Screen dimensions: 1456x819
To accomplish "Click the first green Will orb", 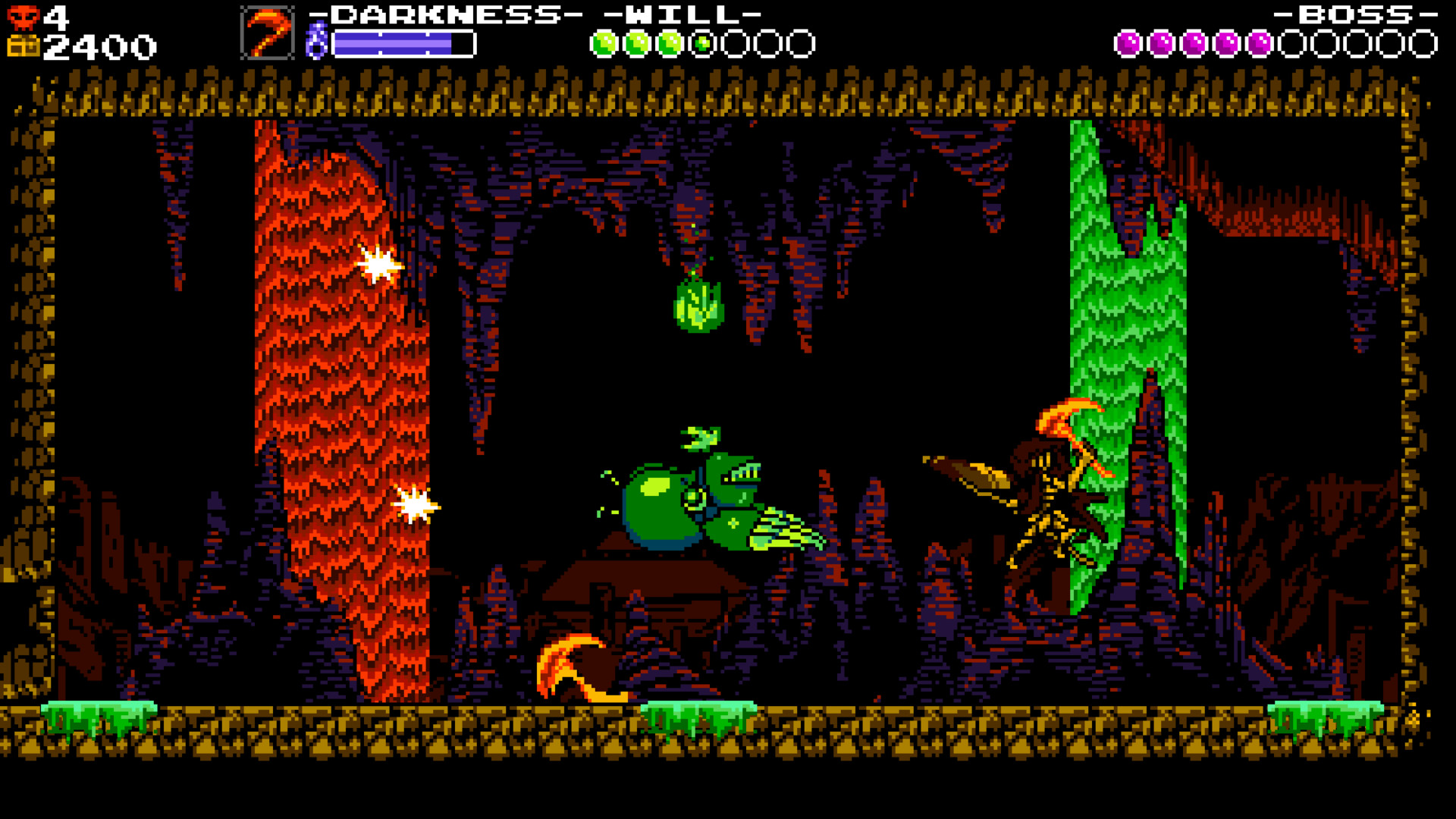I will (604, 42).
